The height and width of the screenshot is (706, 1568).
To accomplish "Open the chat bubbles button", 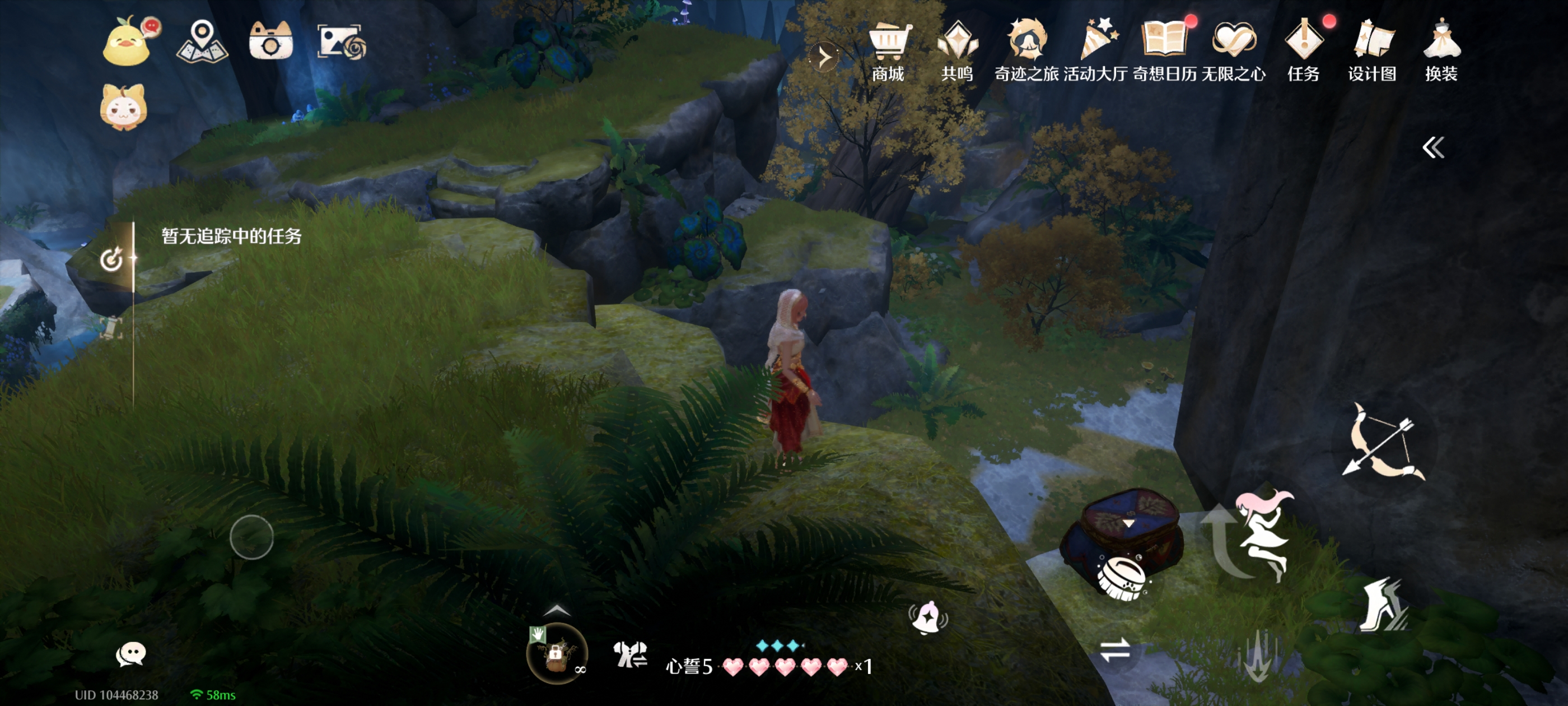I will [x=130, y=654].
